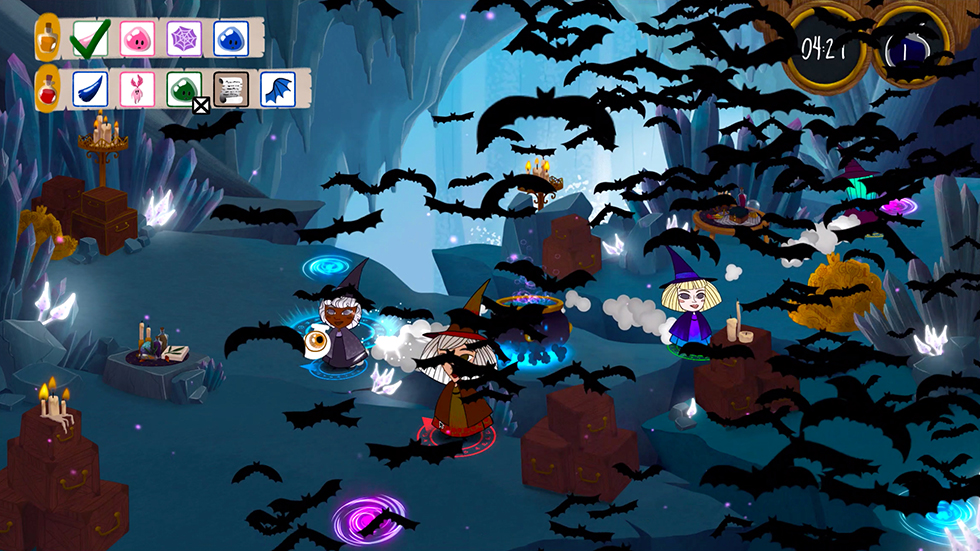Pick the blue bat wing ingredient
The image size is (980, 551).
pyautogui.click(x=278, y=88)
